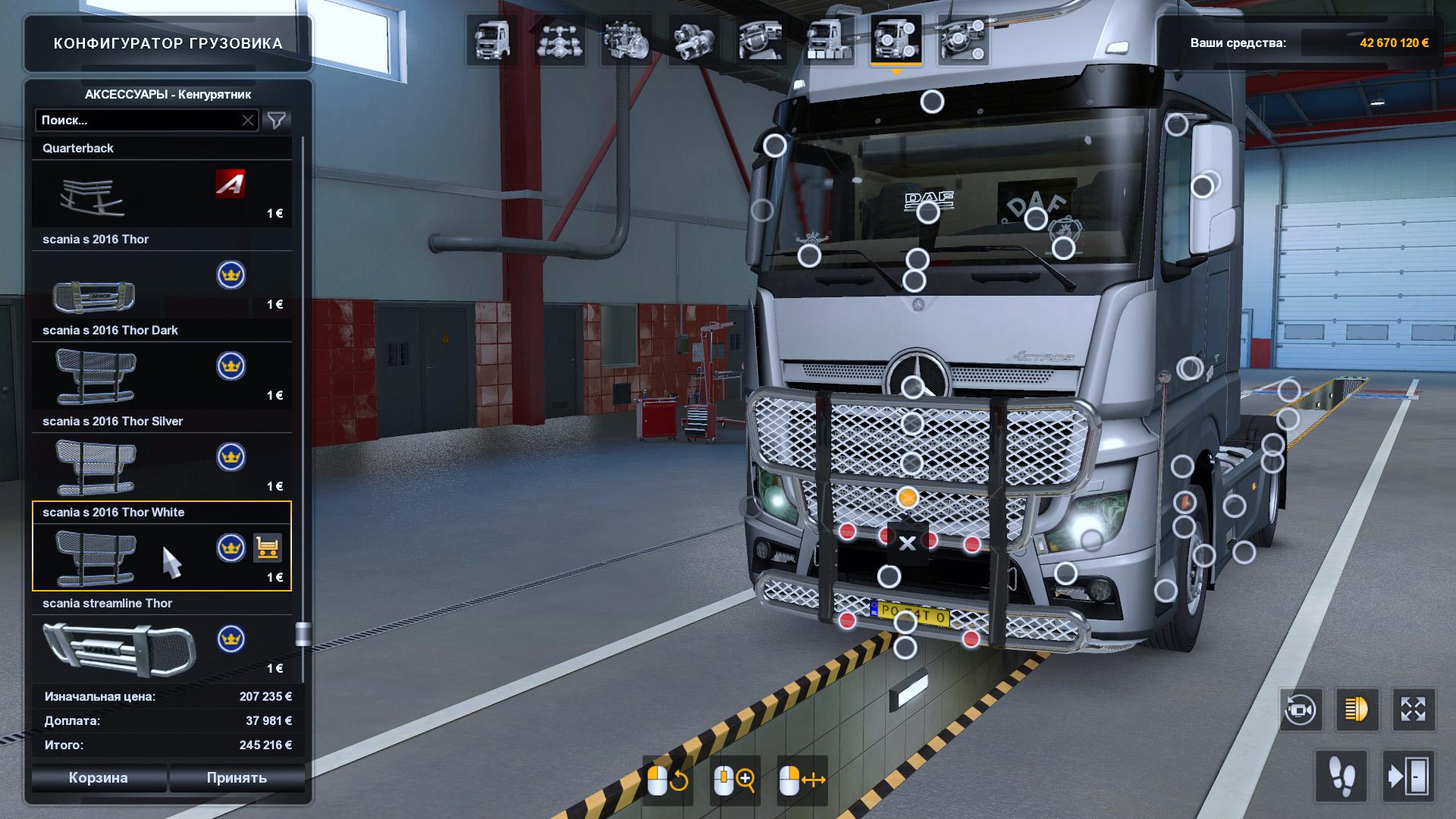Exit the configurator via door icon
Image resolution: width=1456 pixels, height=819 pixels.
[1408, 777]
